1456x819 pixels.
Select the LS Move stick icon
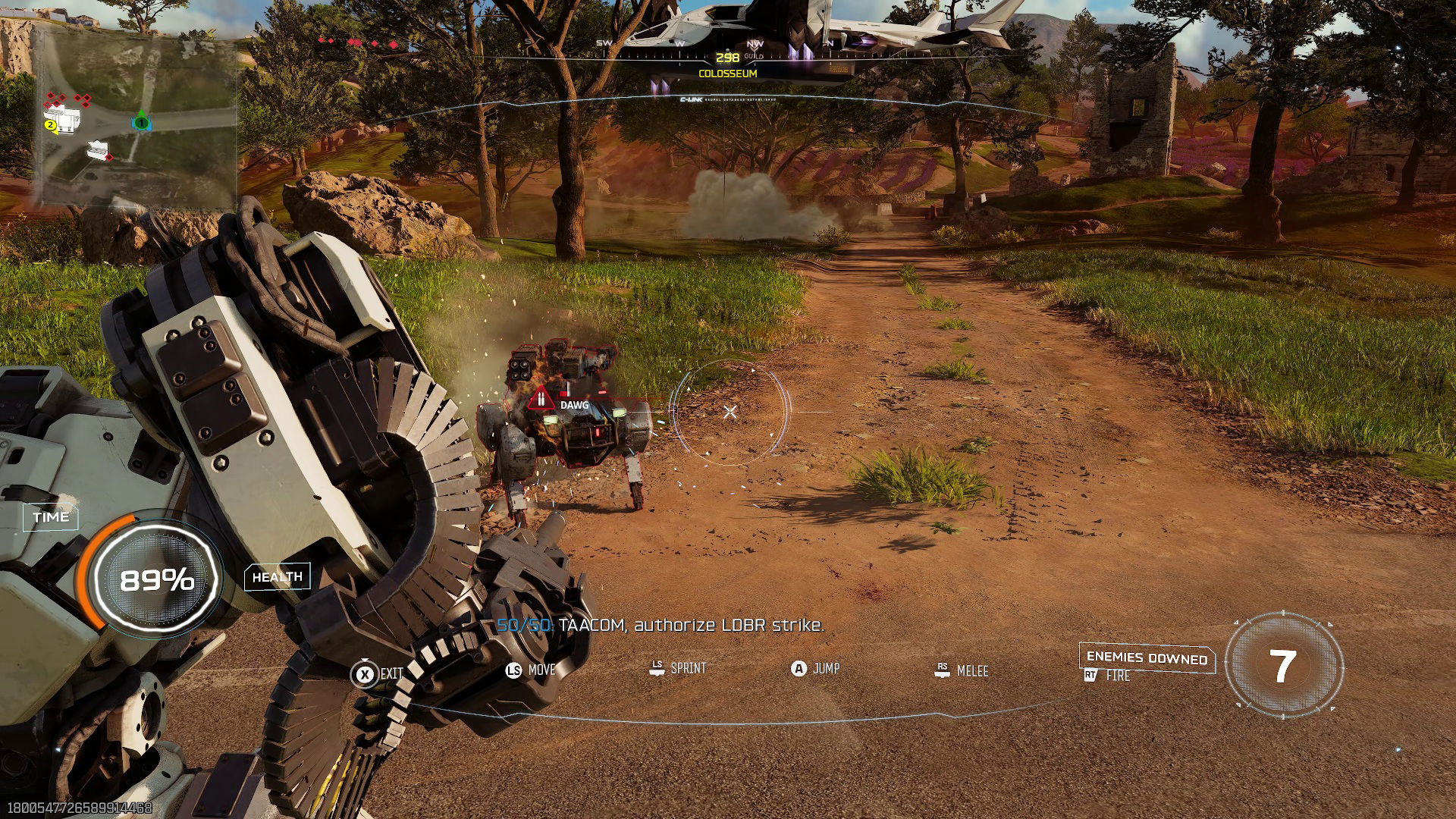pyautogui.click(x=513, y=672)
